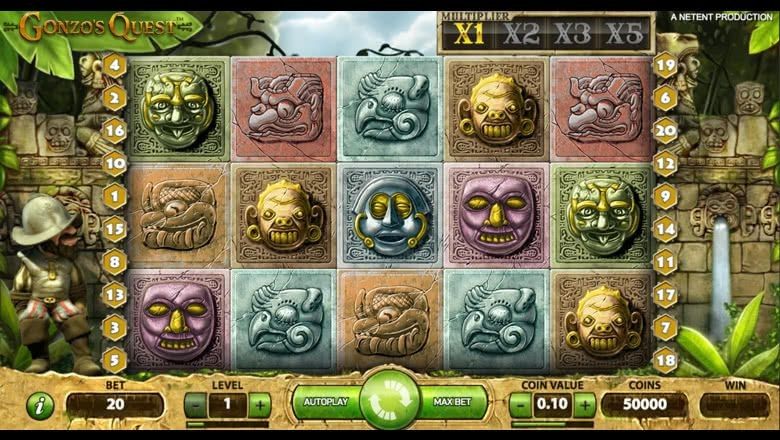Show payline number 12

(x=665, y=163)
